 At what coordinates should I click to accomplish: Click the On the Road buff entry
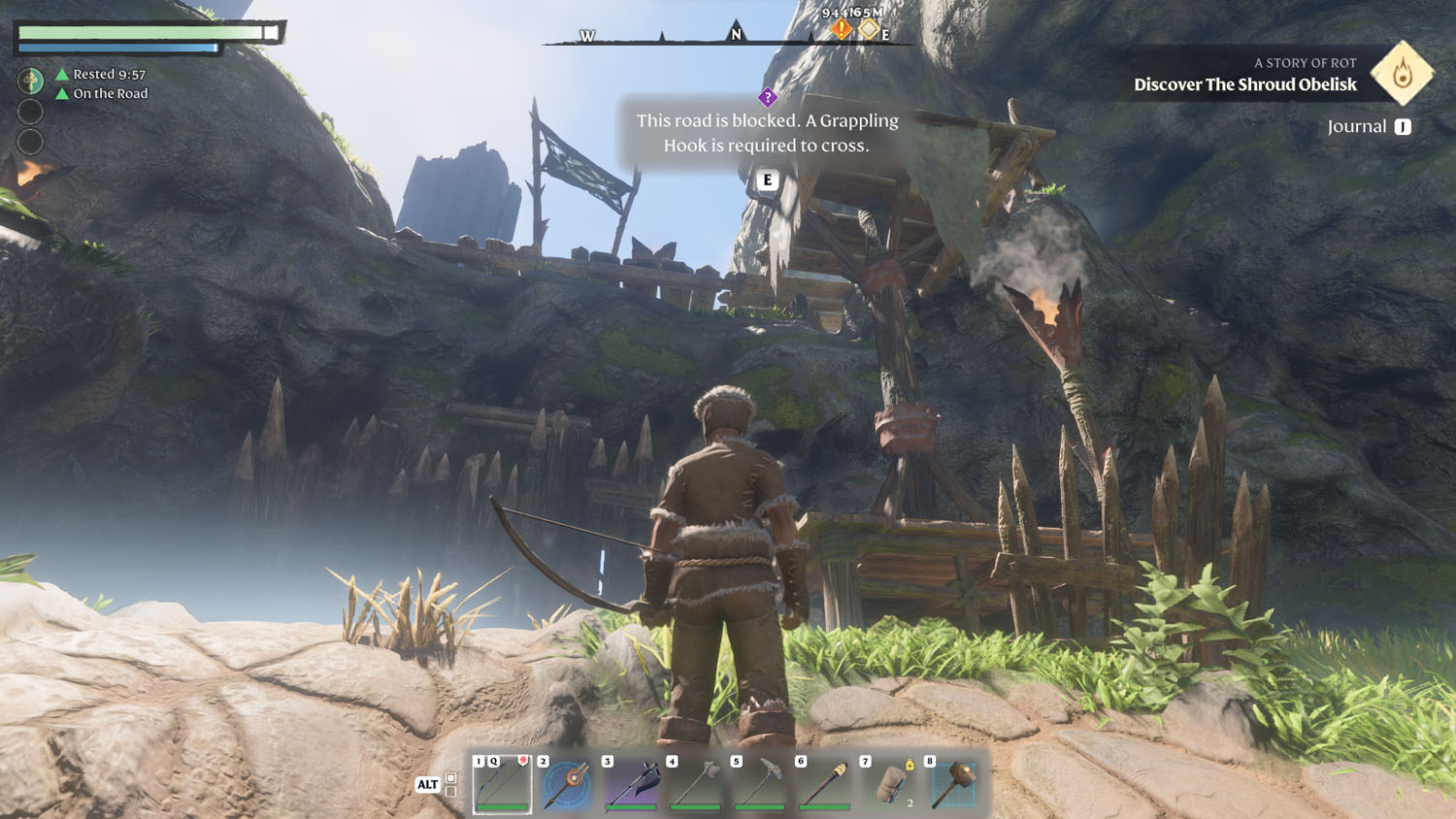point(102,93)
